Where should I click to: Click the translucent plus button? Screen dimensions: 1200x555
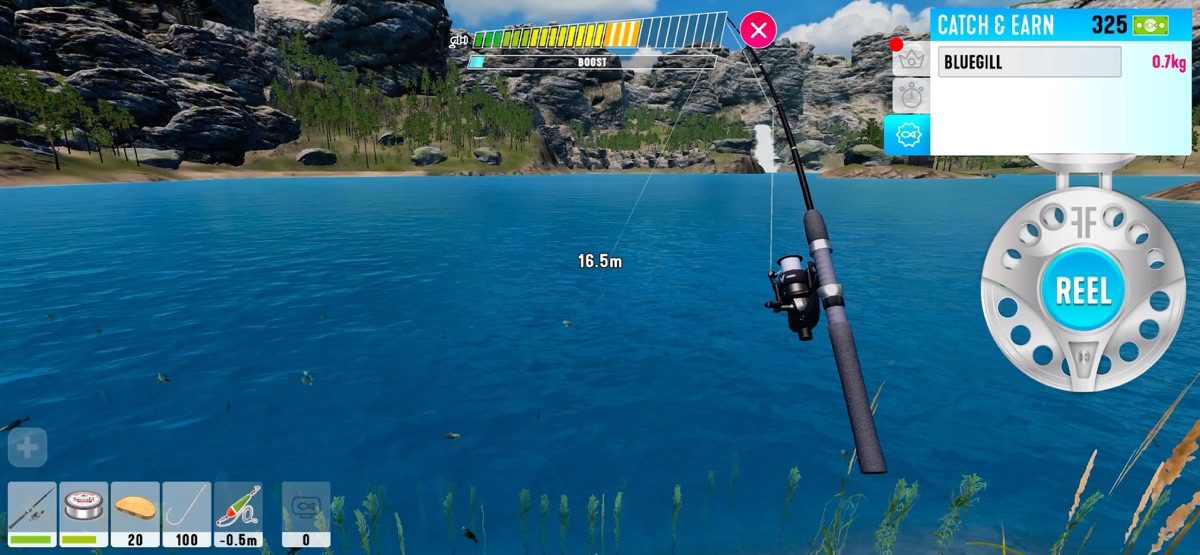(x=27, y=449)
